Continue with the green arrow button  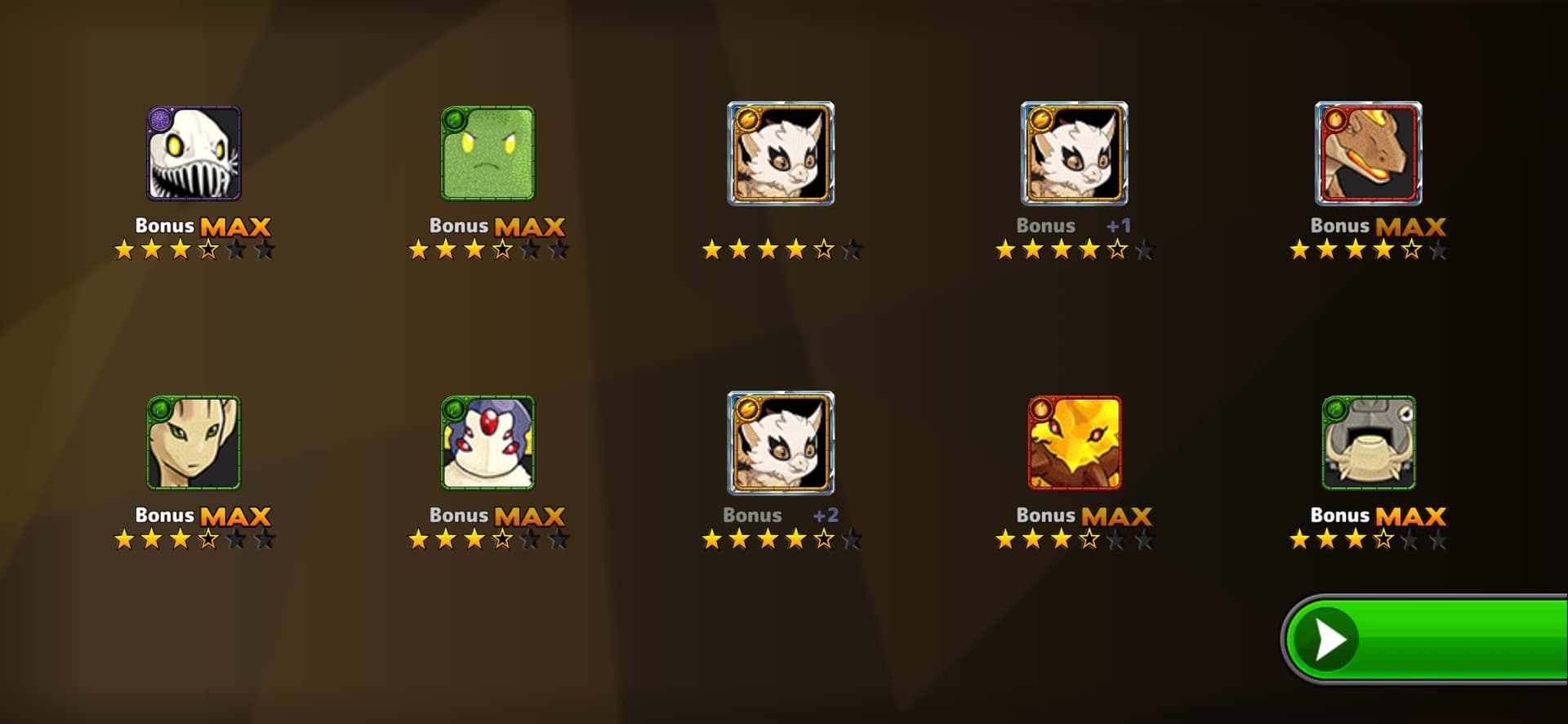click(x=1425, y=639)
